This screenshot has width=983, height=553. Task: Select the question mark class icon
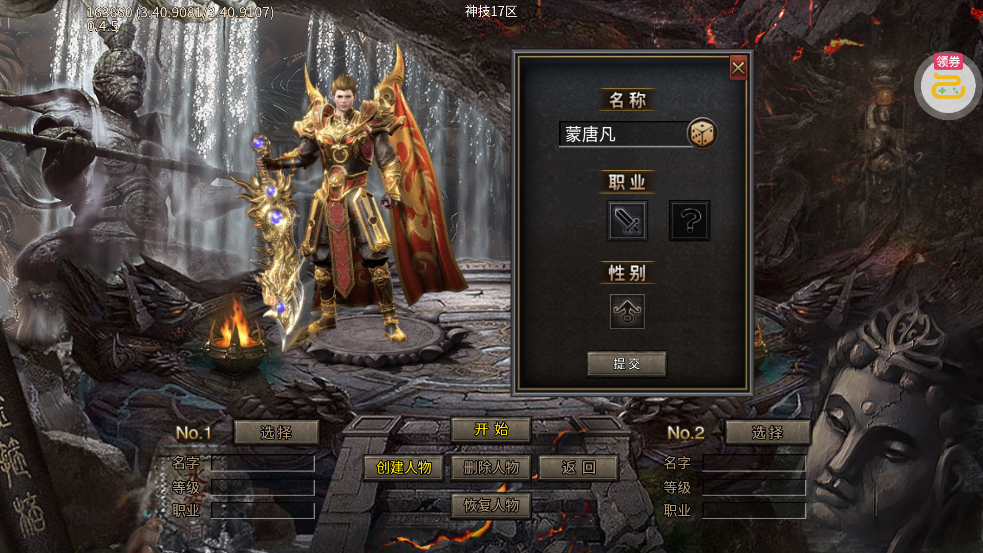[x=689, y=220]
